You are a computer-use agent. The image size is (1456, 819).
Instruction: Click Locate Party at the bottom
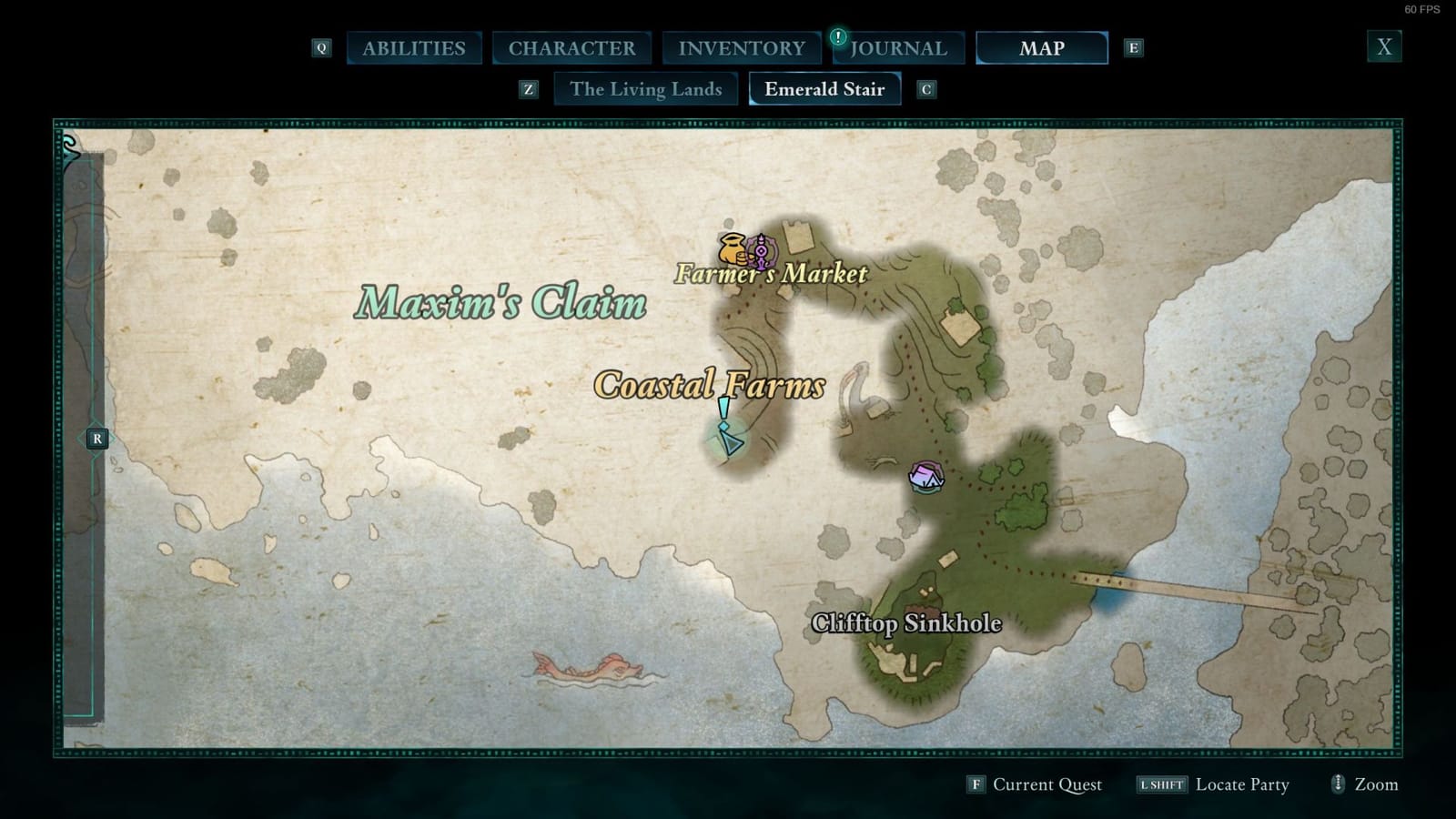pos(1242,784)
